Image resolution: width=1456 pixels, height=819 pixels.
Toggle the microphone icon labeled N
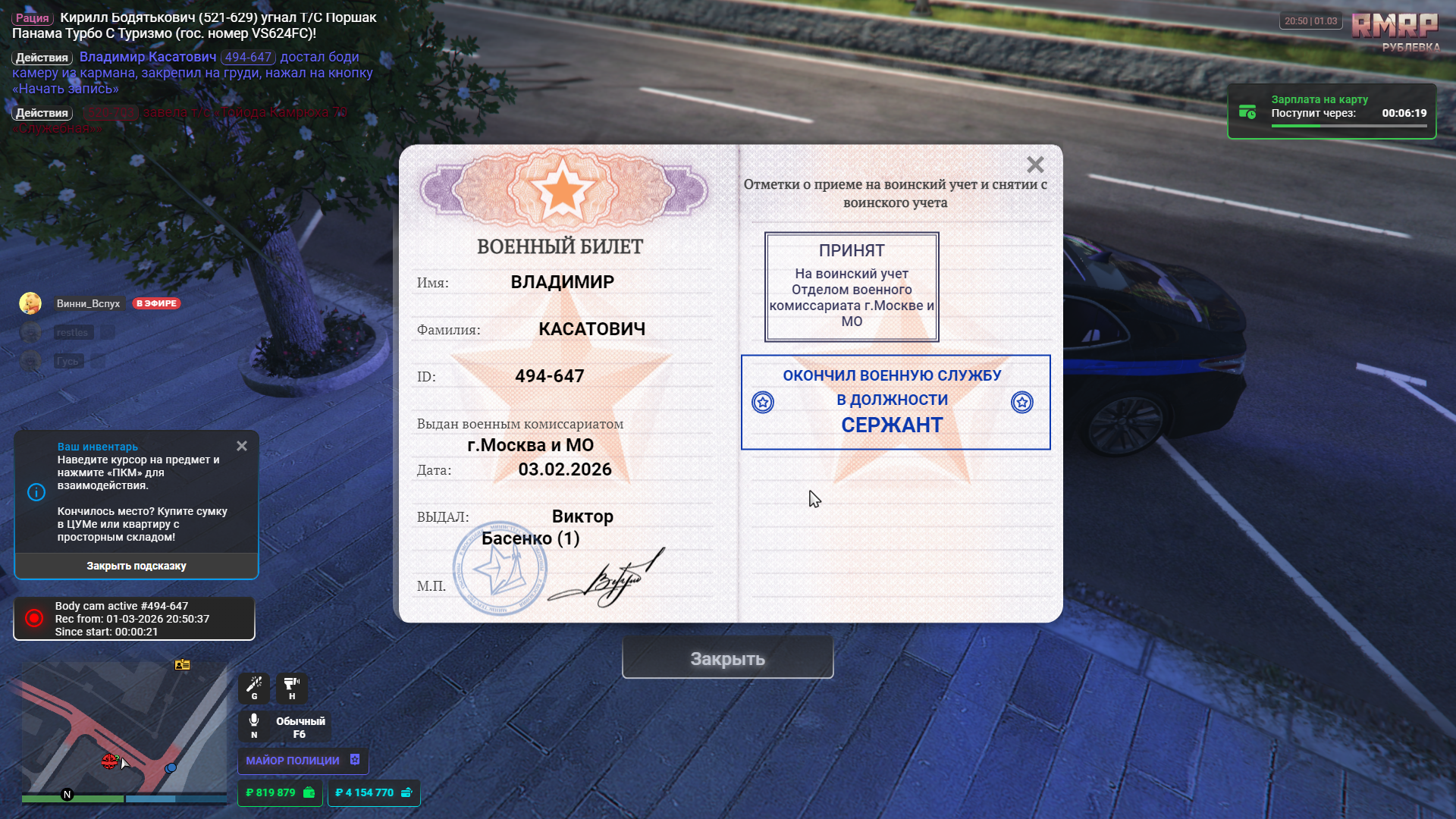tap(254, 724)
